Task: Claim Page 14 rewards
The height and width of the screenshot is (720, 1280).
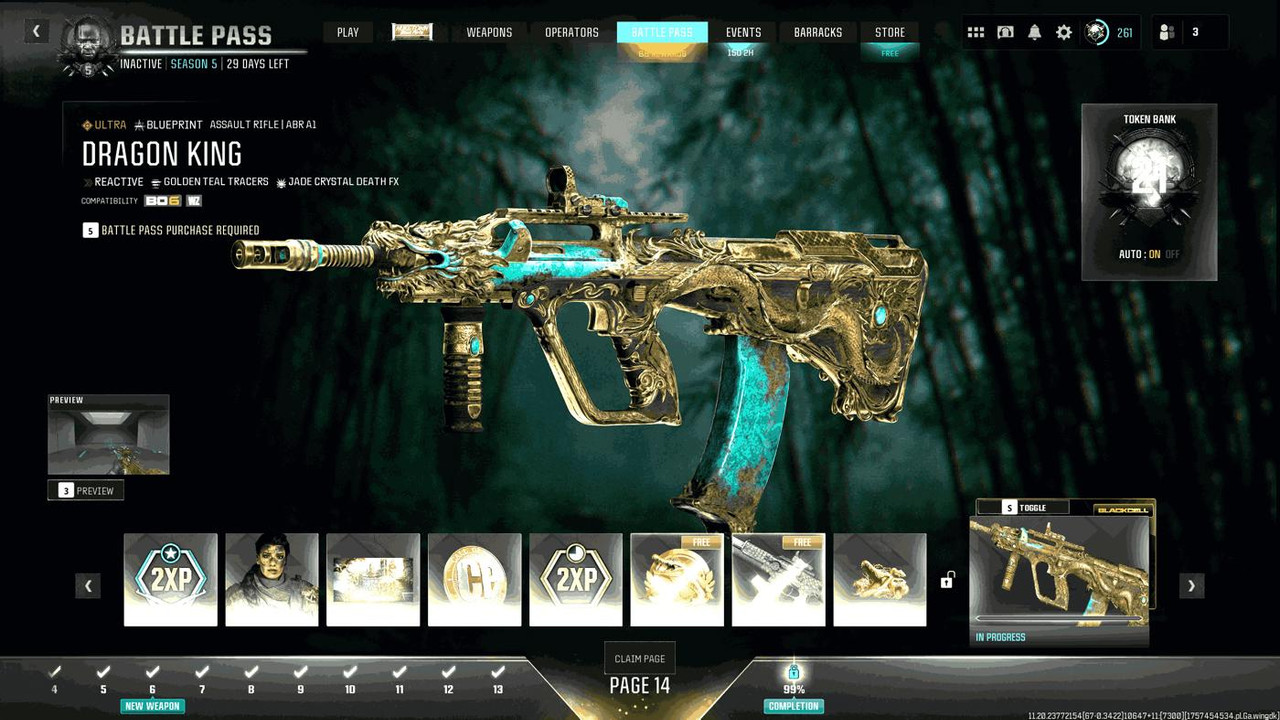Action: click(640, 658)
